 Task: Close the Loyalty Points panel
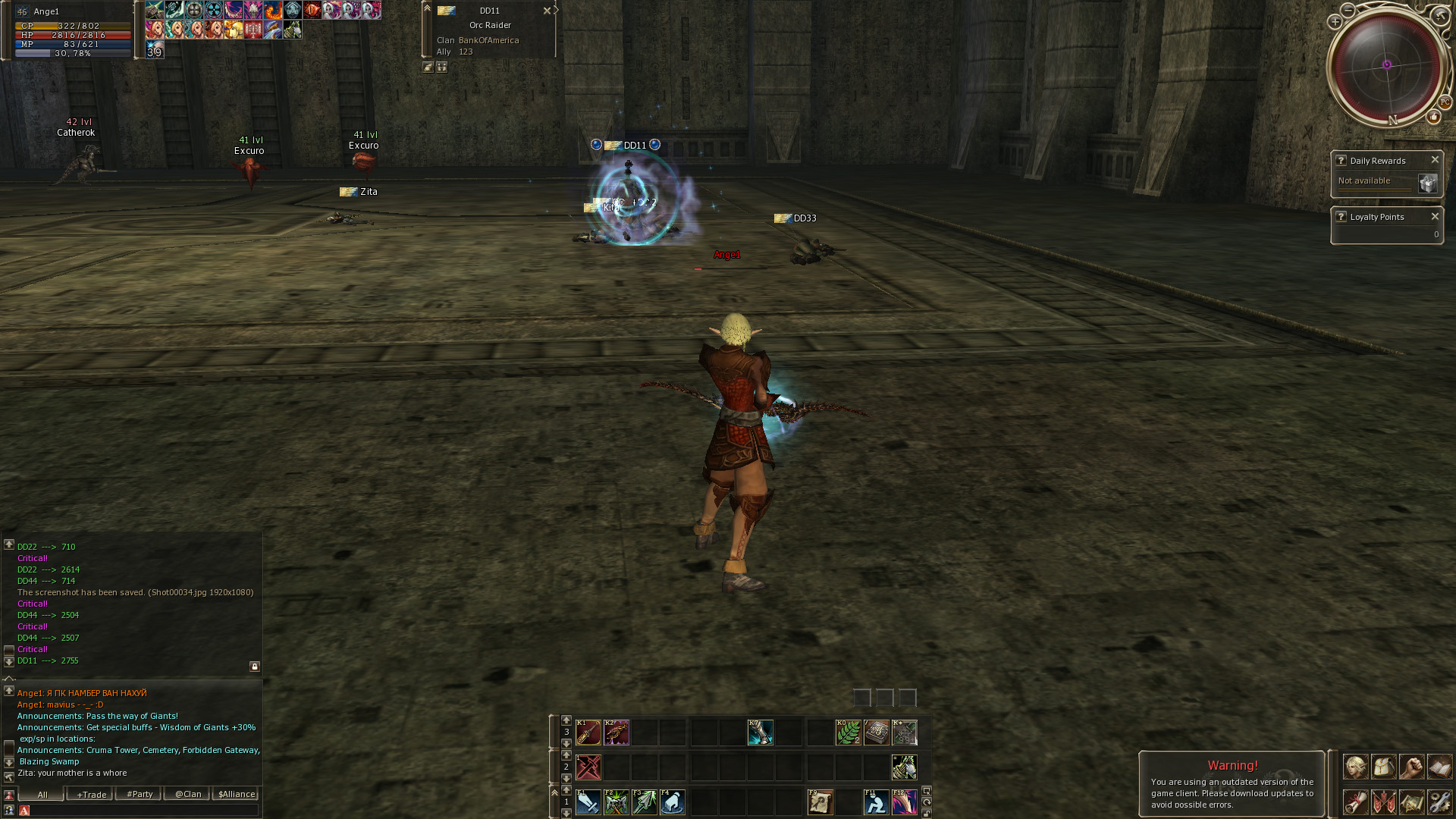click(x=1435, y=217)
